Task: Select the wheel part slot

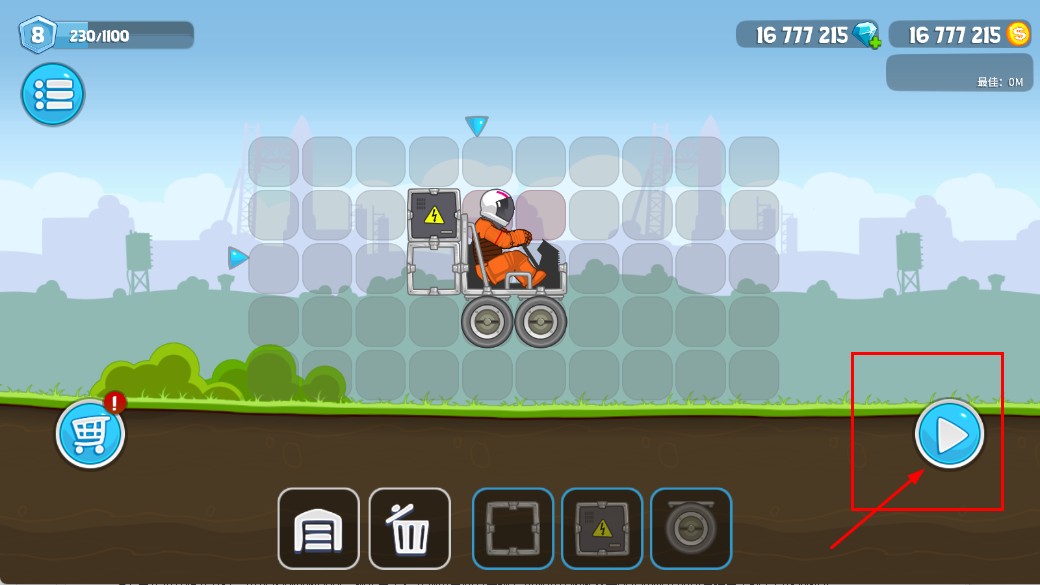Action: 691,528
